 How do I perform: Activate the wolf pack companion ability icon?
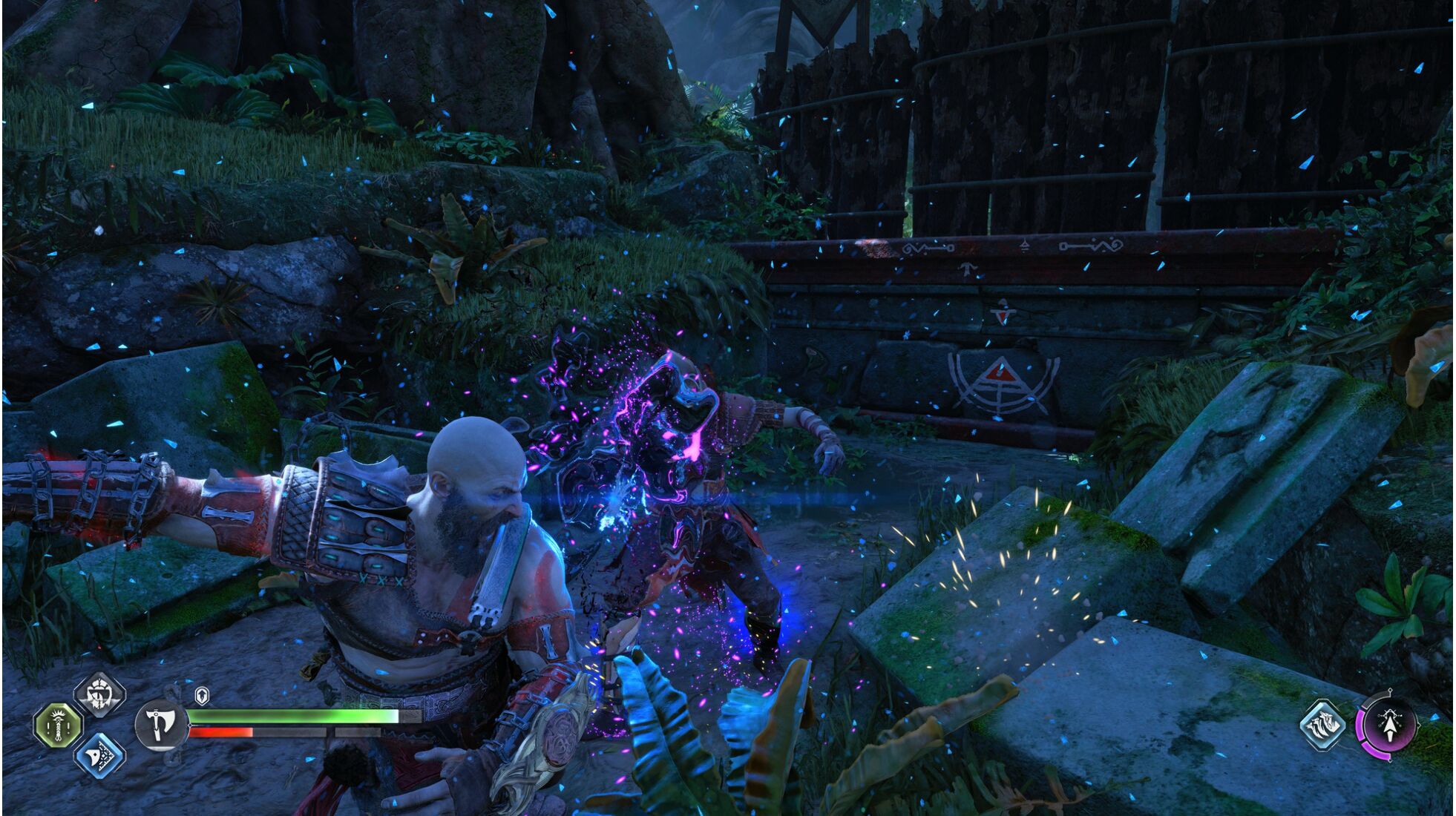coord(1323,724)
